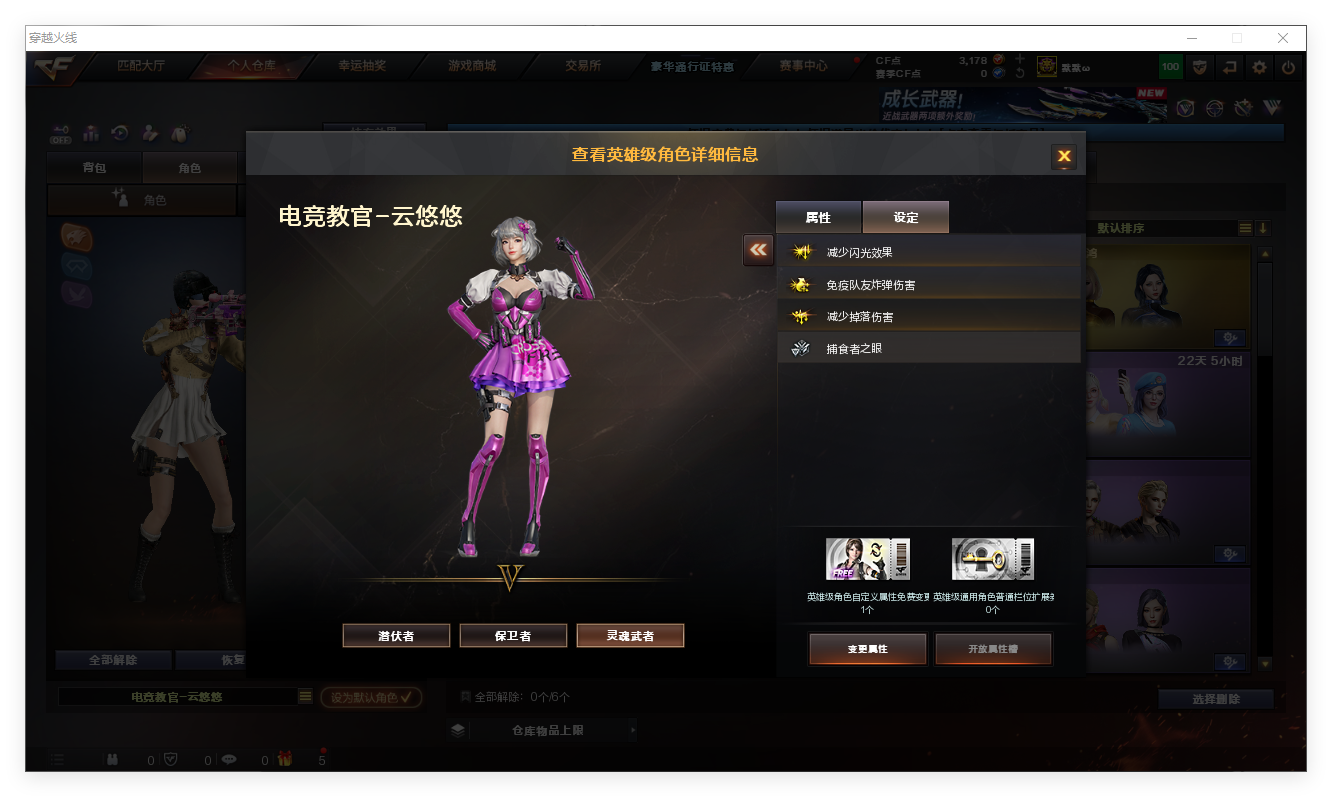This screenshot has width=1332, height=797.
Task: Open the chat bubble icon in the bottom status bar
Action: pos(229,759)
